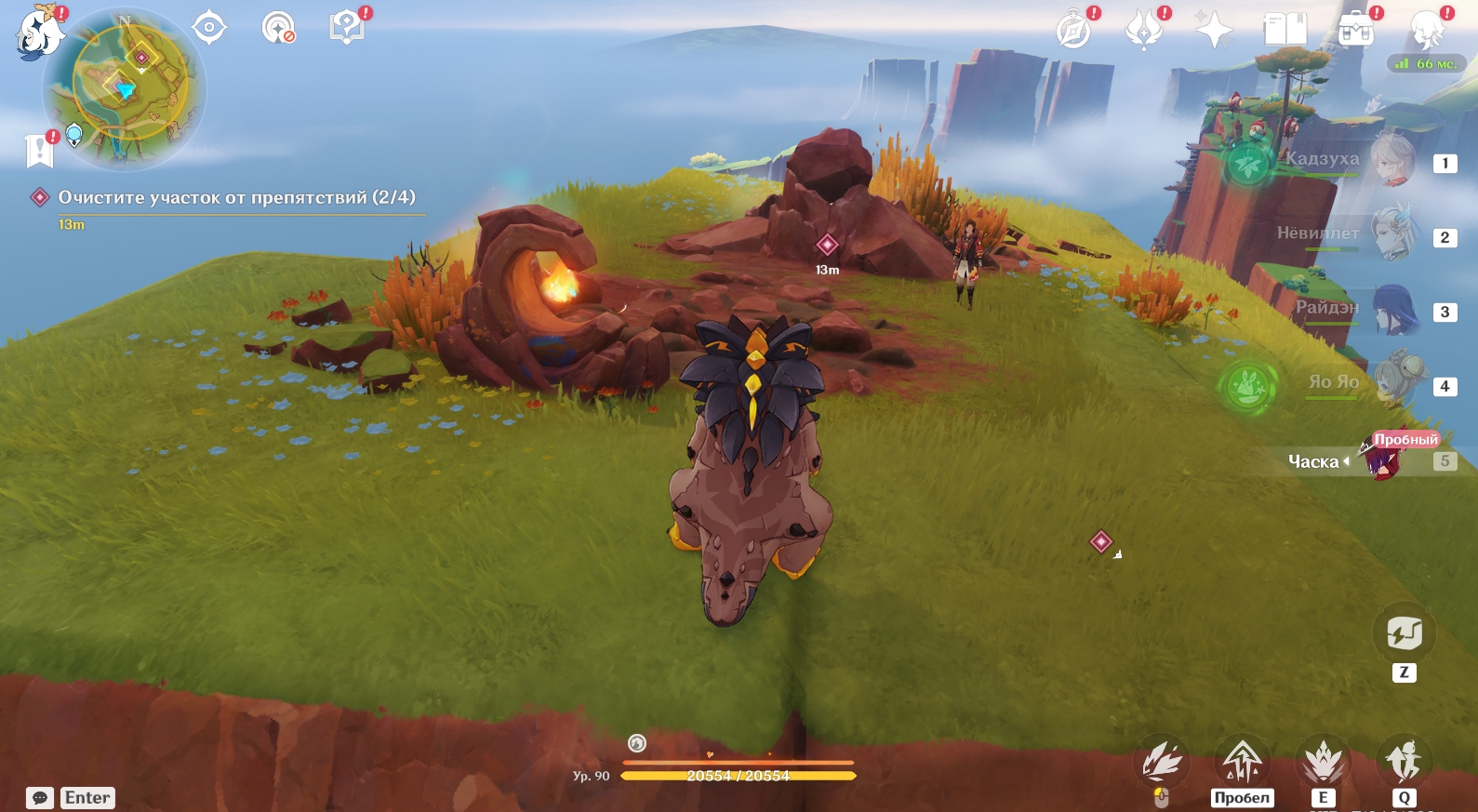Open the chat speech bubble icon
The width and height of the screenshot is (1478, 812).
click(40, 798)
